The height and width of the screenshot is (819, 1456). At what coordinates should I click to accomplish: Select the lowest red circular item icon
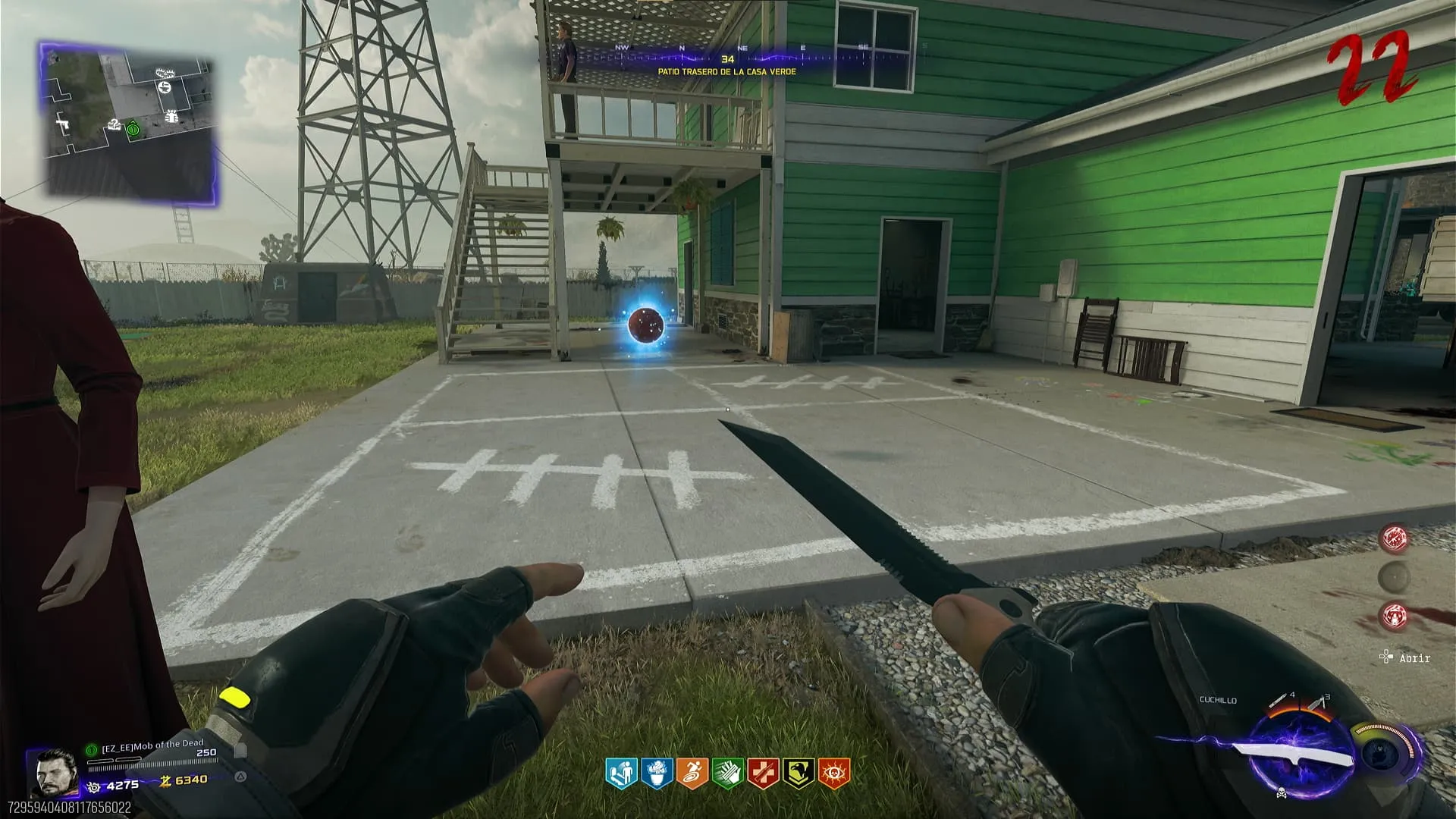click(x=1394, y=616)
